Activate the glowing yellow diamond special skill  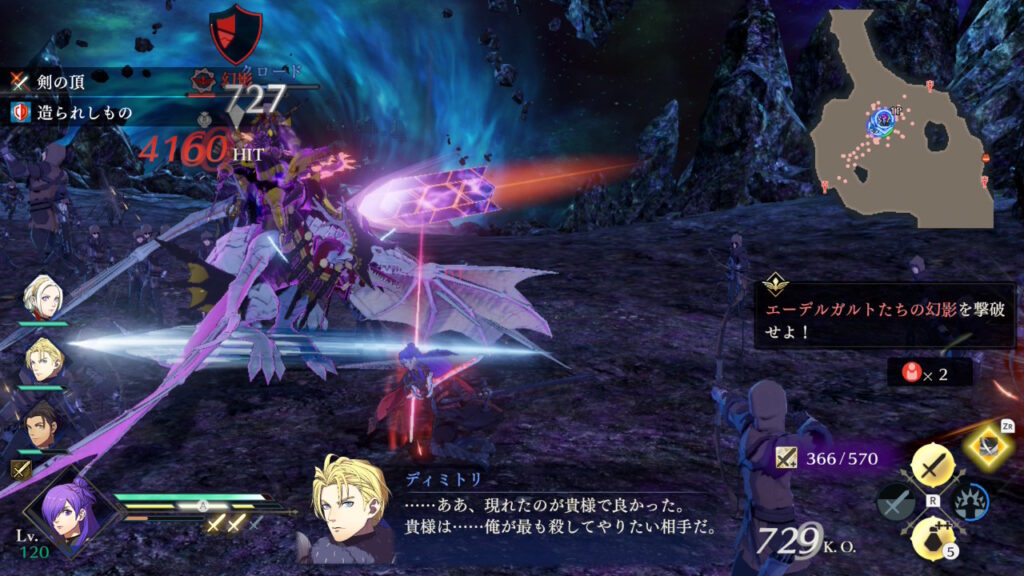[x=983, y=447]
